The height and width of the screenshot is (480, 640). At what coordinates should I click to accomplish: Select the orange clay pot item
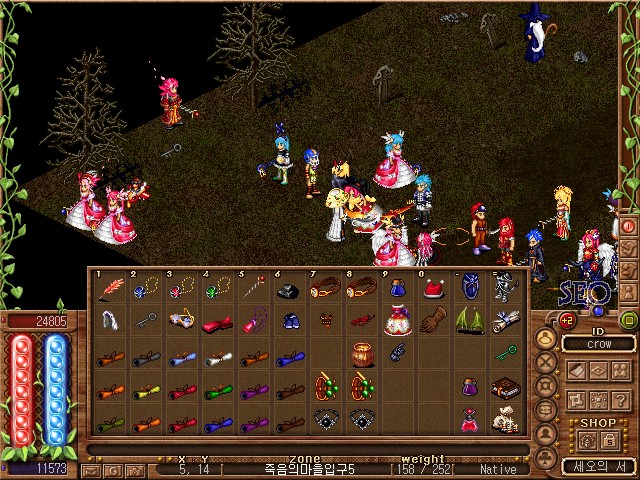361,355
